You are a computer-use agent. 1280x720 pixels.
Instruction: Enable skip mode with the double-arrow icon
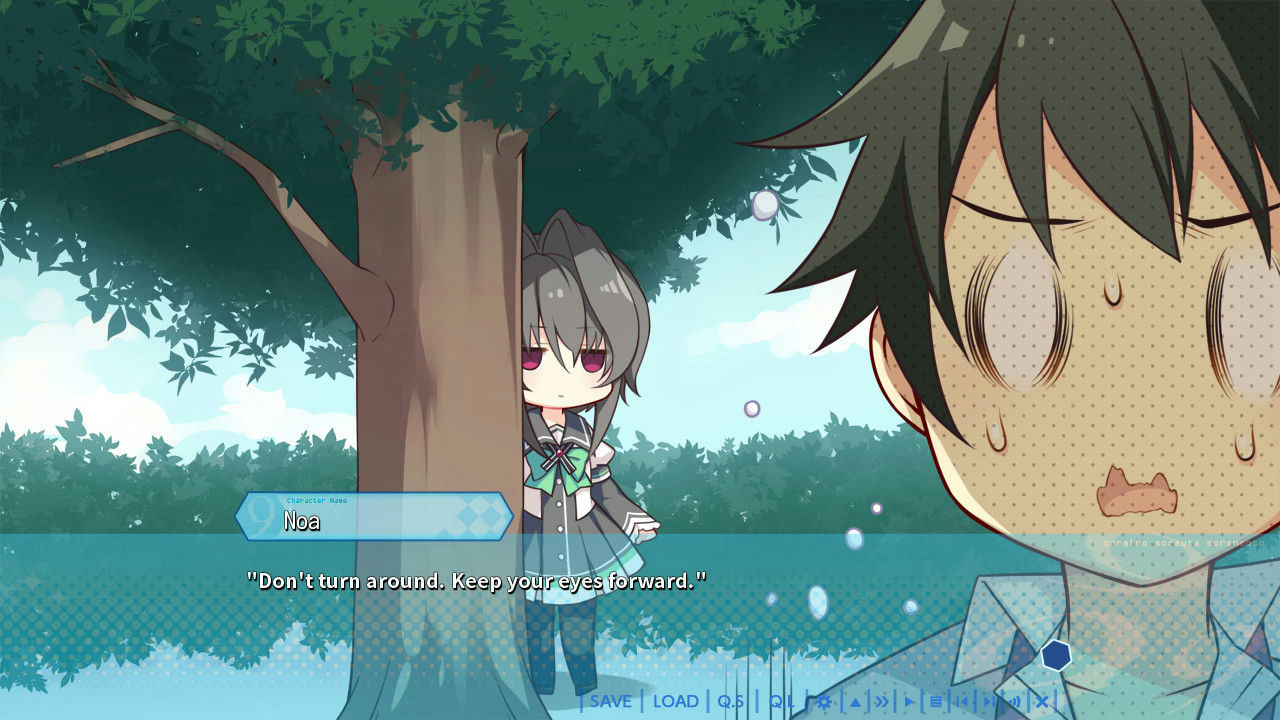879,703
